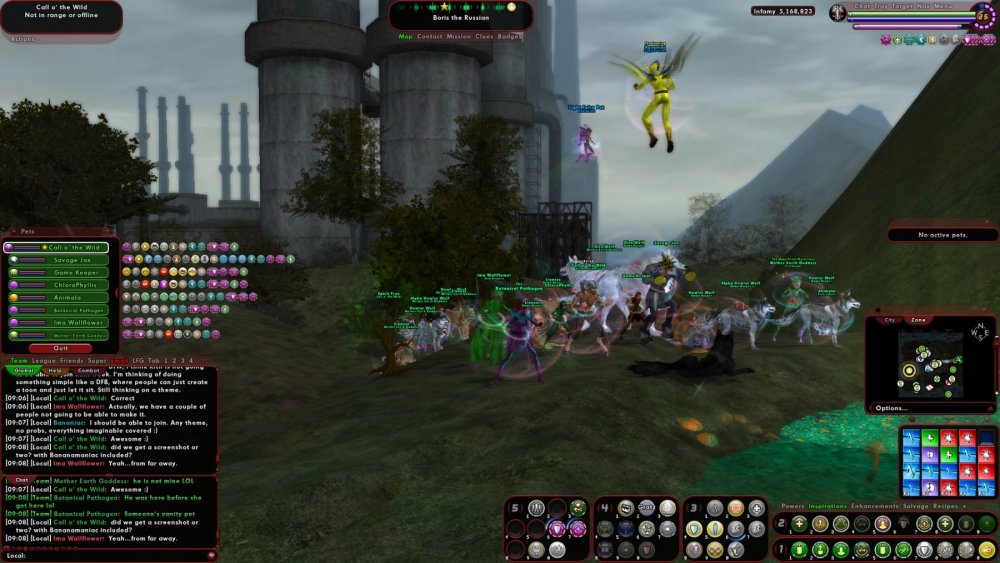The height and width of the screenshot is (563, 1000).
Task: Switch to the League tab
Action: tap(44, 360)
